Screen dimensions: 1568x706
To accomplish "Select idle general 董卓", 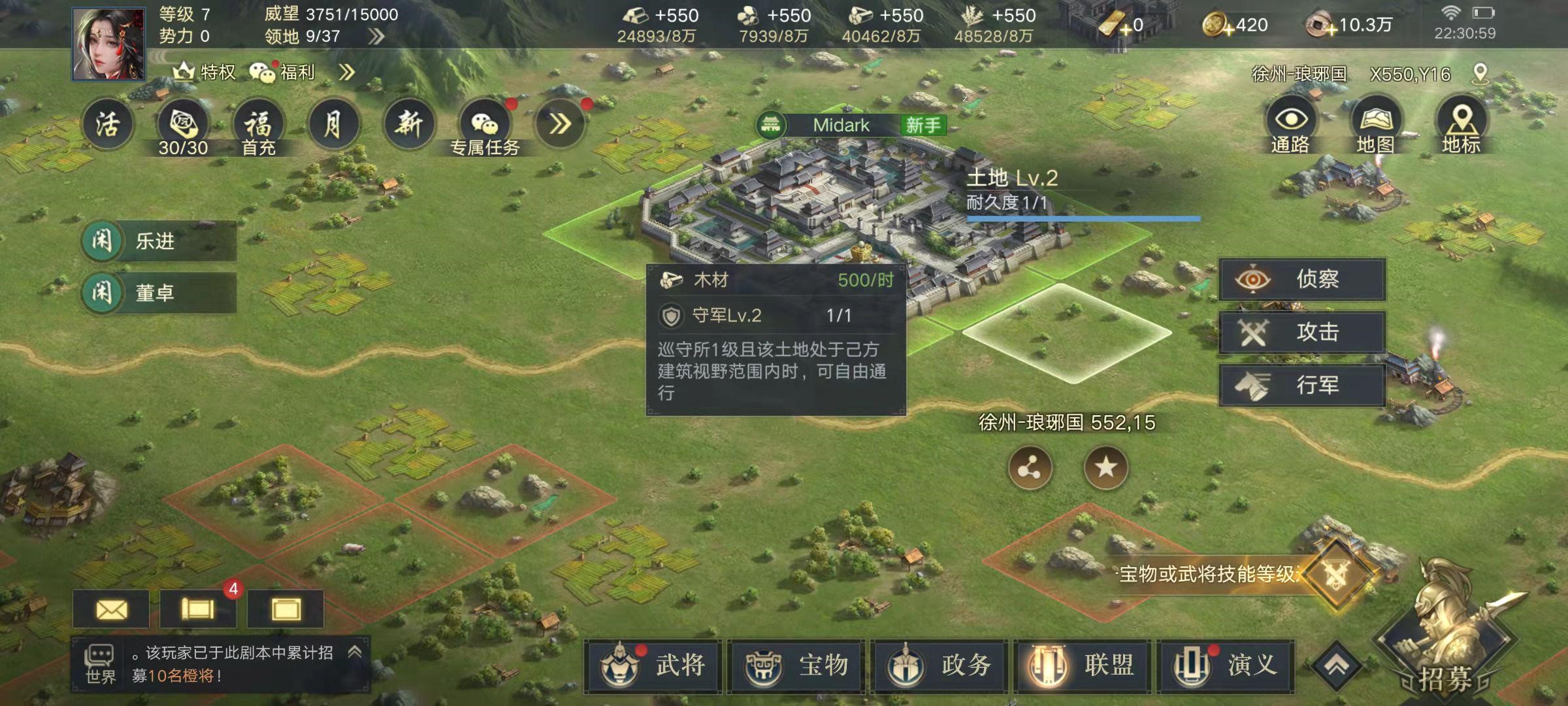I will click(x=158, y=293).
